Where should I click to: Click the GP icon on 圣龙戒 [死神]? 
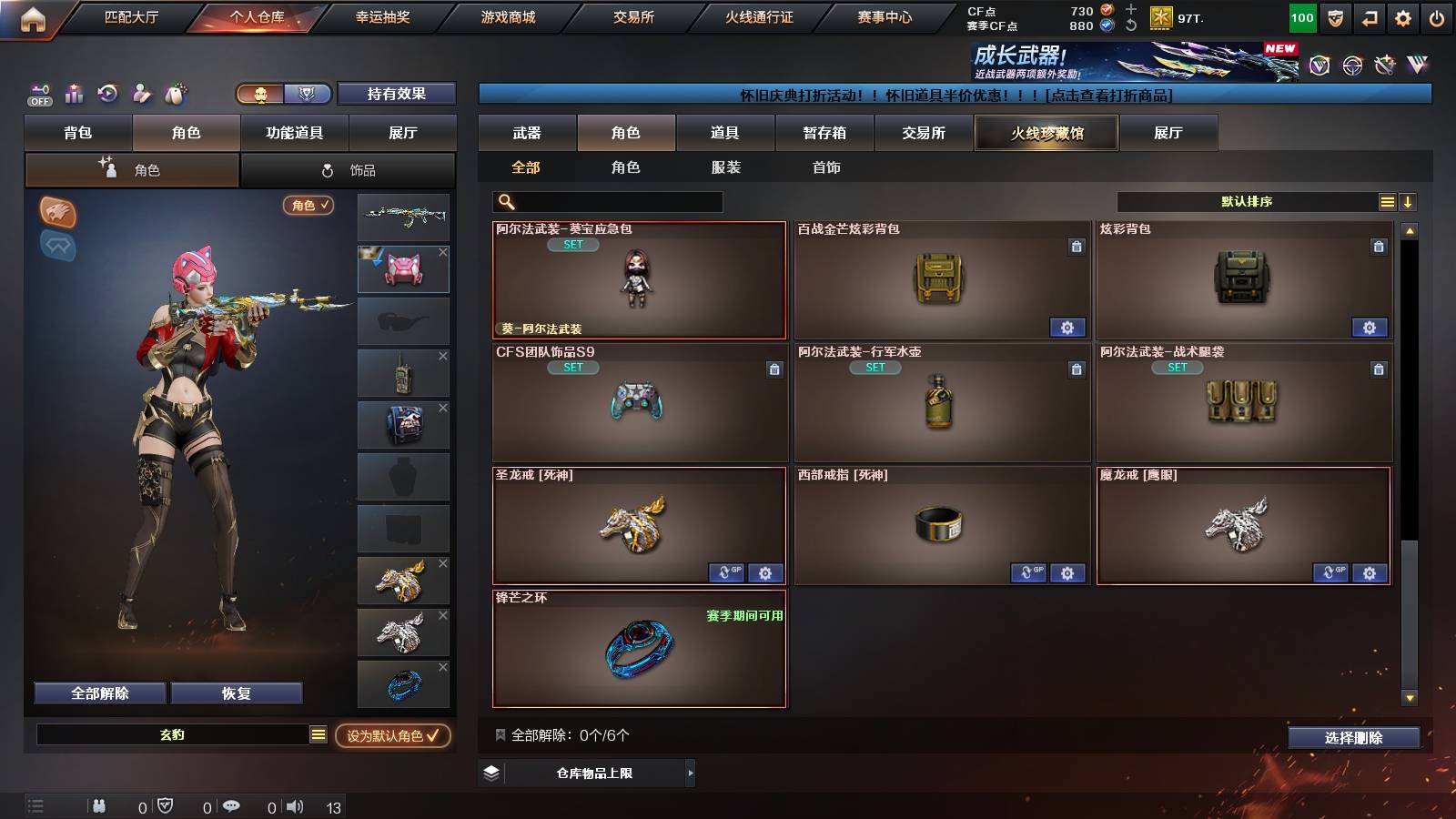click(x=725, y=574)
